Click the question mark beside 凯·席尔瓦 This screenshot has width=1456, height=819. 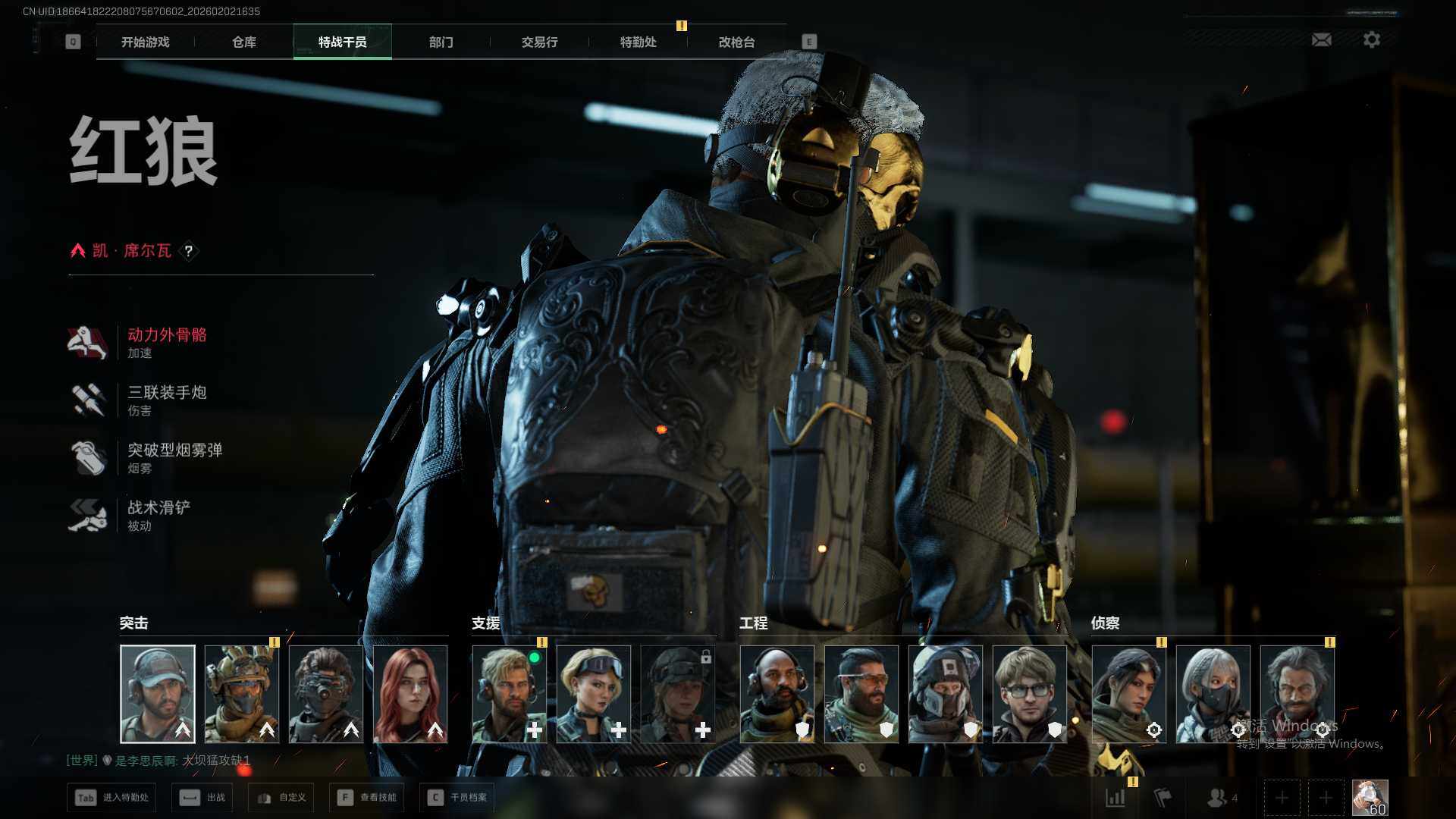tap(189, 251)
